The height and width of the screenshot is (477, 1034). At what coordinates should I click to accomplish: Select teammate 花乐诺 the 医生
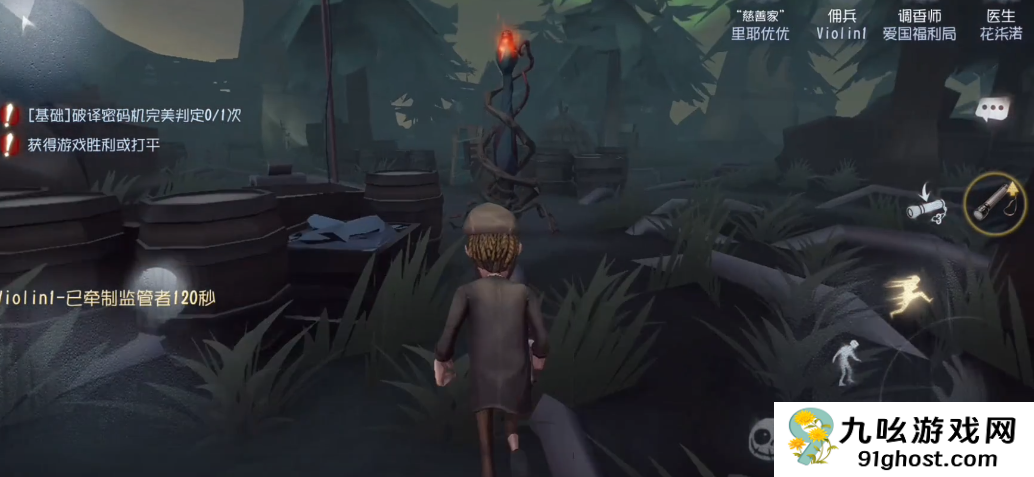(x=1001, y=25)
